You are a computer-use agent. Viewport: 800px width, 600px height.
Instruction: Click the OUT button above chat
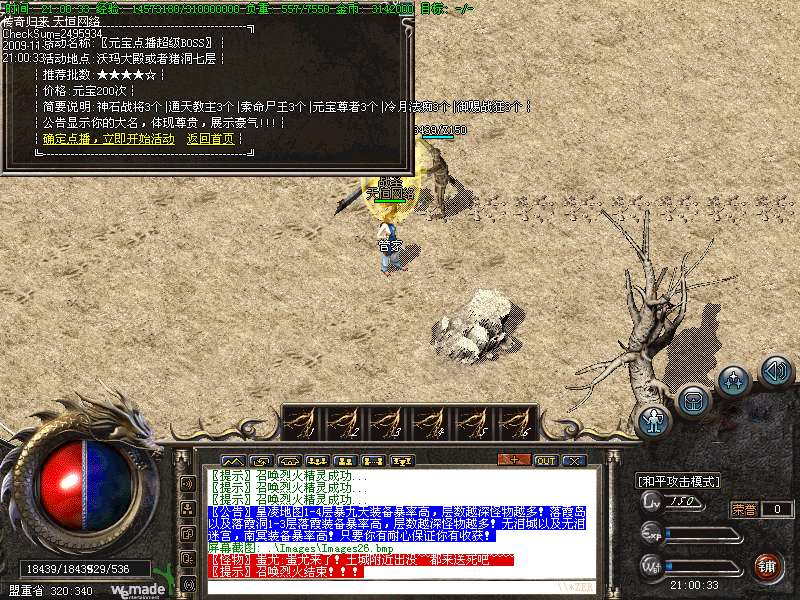click(x=545, y=461)
